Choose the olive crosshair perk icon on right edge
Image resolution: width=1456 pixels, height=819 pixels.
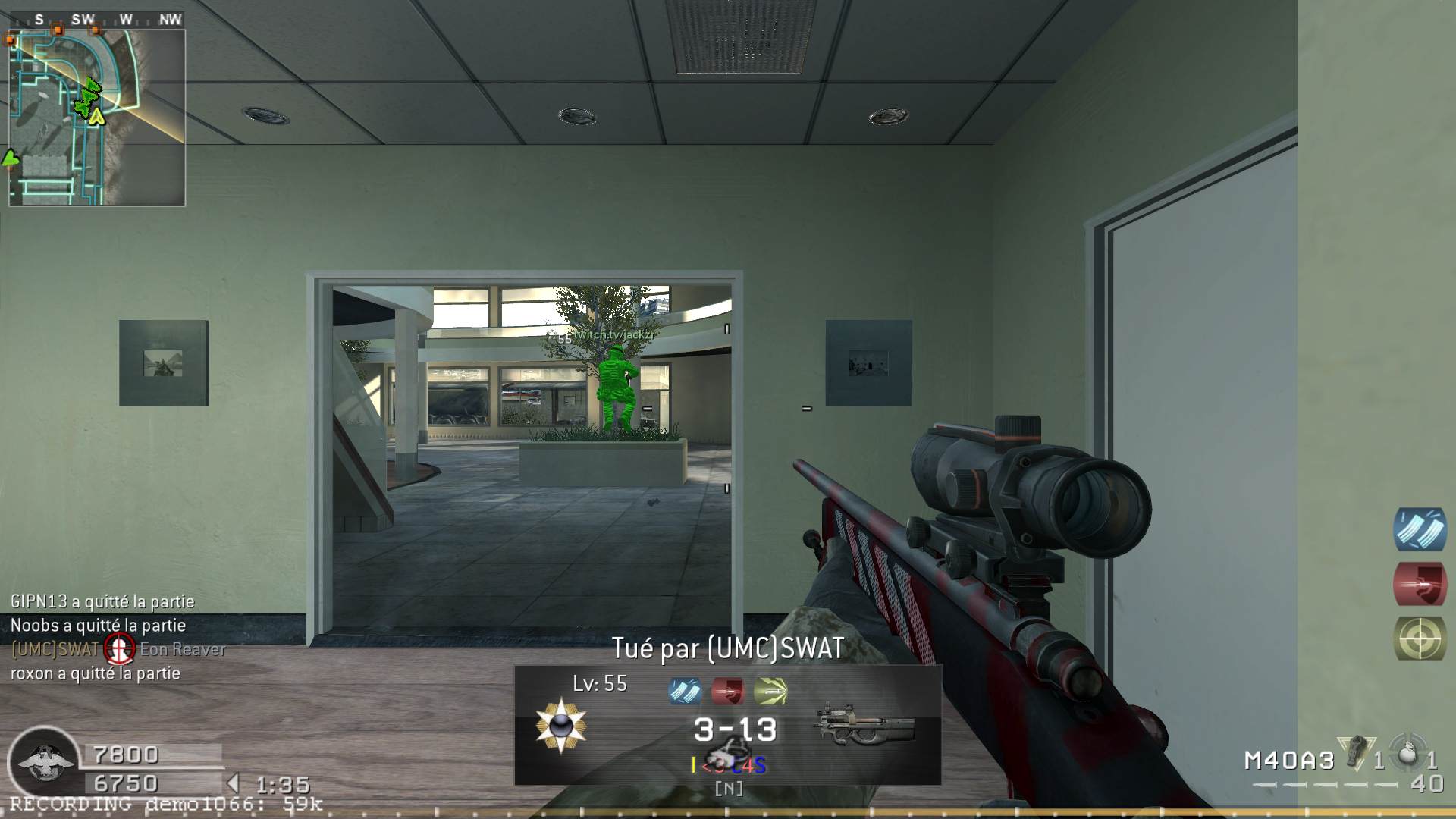[1420, 639]
